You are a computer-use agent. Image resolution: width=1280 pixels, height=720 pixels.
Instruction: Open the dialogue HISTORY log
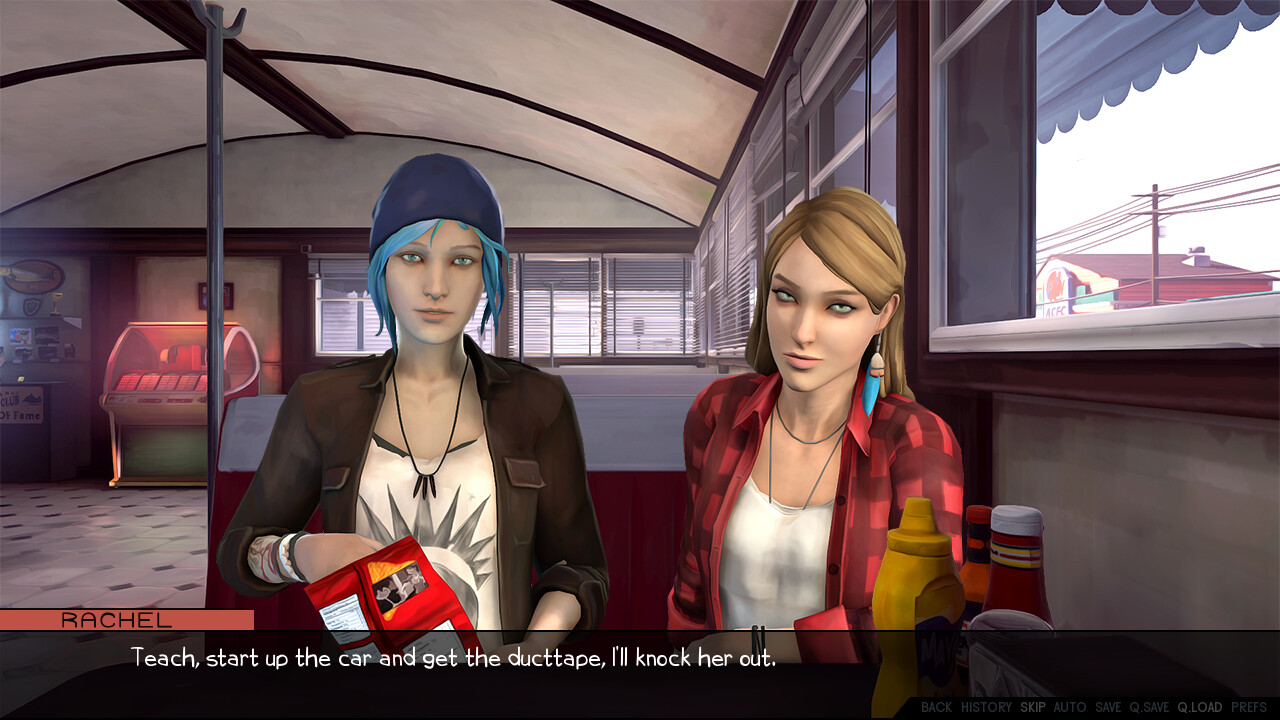point(986,707)
